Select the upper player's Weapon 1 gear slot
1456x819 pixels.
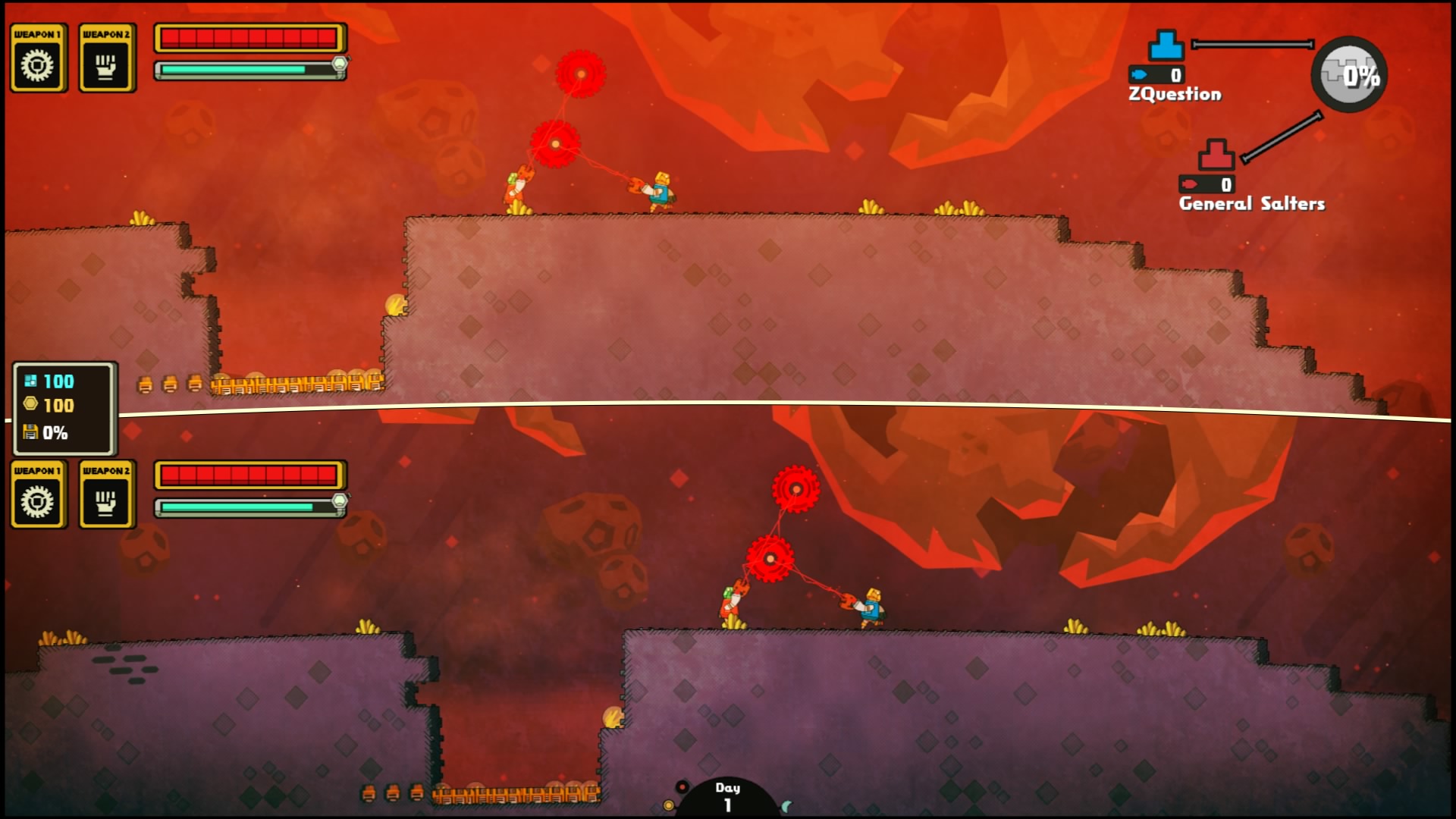pos(38,59)
